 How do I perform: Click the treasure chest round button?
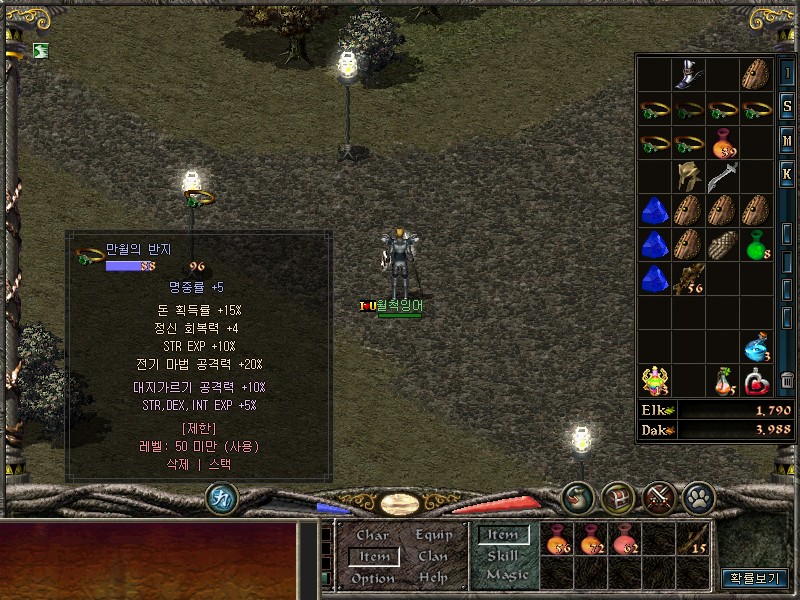click(x=619, y=497)
